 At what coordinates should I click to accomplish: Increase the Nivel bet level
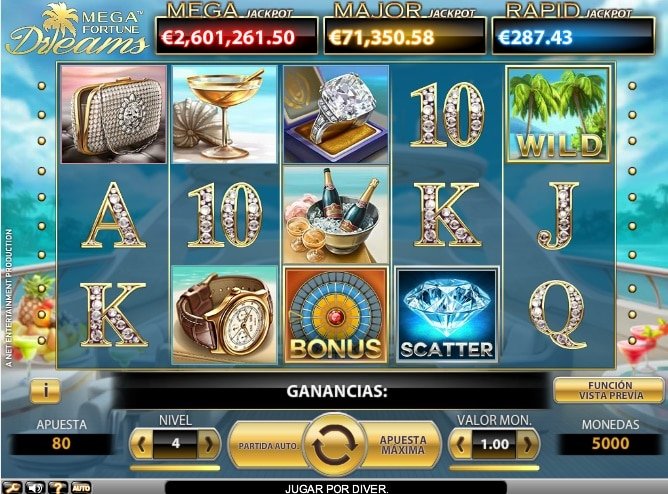(208, 442)
